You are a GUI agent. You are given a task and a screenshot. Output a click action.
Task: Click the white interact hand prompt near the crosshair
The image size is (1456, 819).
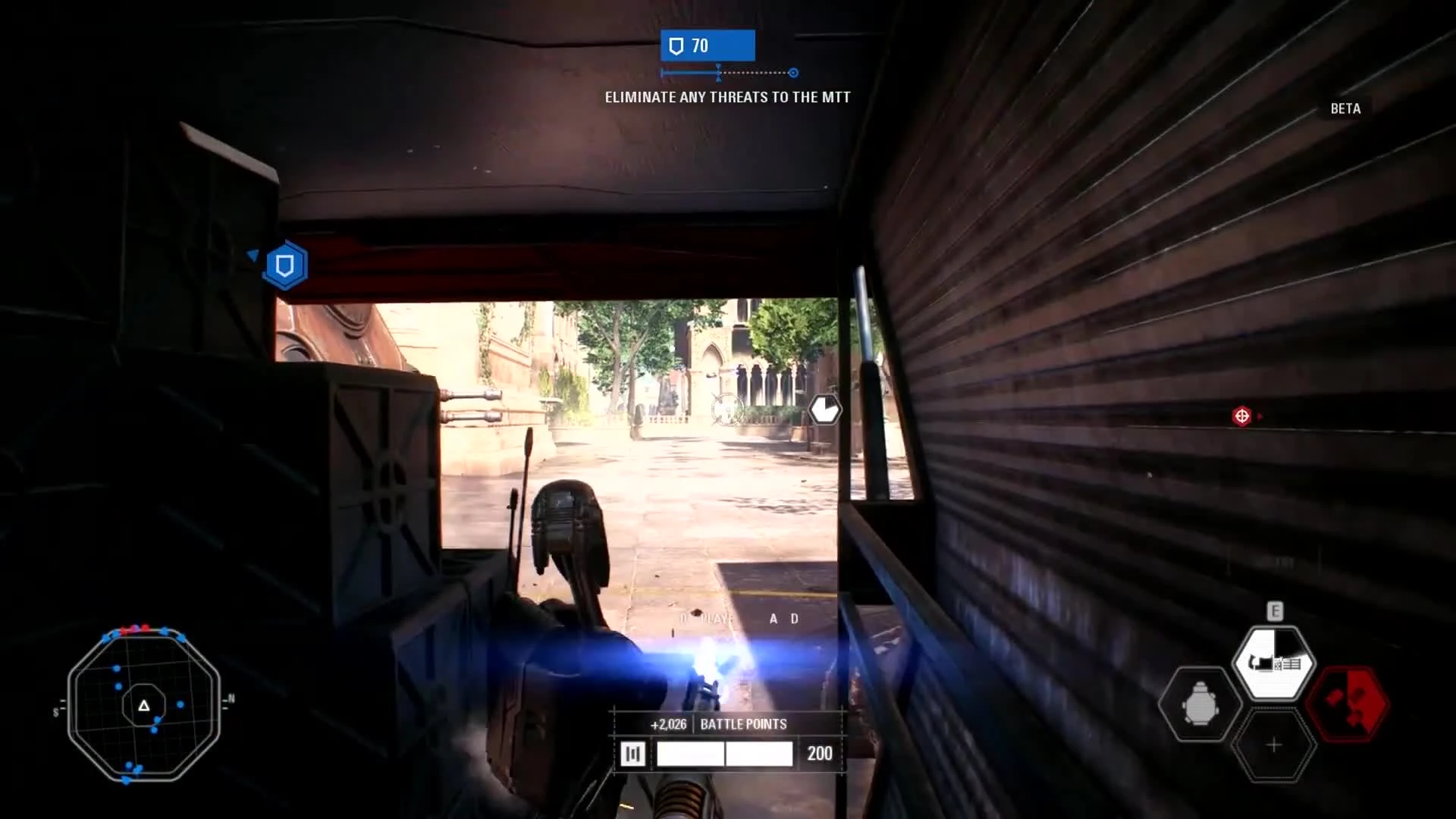point(826,409)
